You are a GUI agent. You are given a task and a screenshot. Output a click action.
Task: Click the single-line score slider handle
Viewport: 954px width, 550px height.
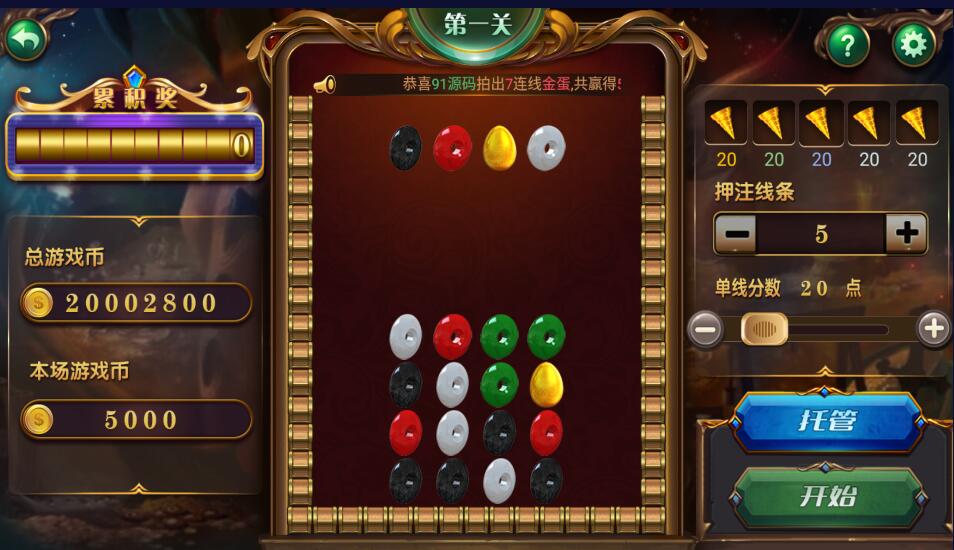764,329
